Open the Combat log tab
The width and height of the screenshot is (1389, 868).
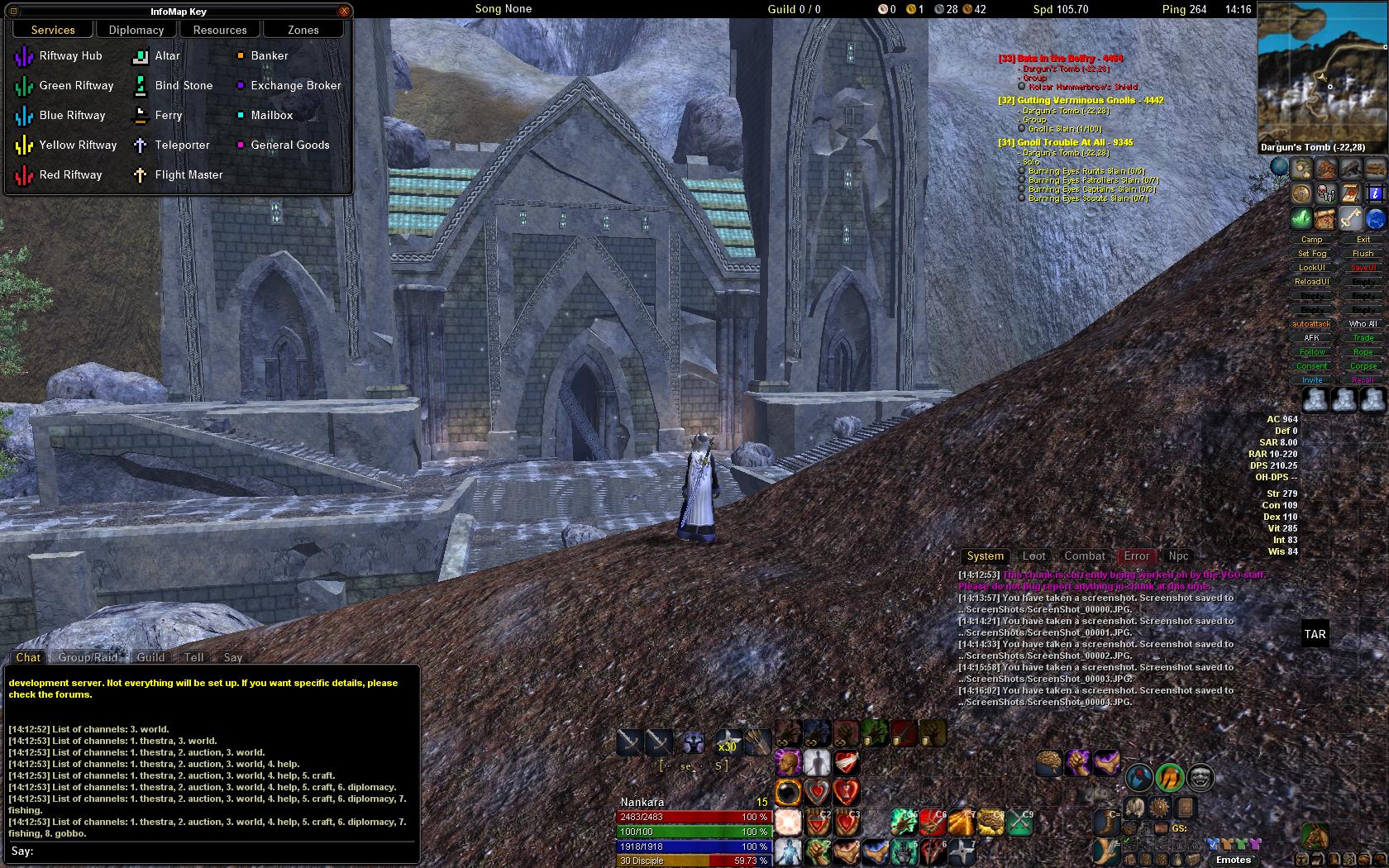tap(1084, 556)
